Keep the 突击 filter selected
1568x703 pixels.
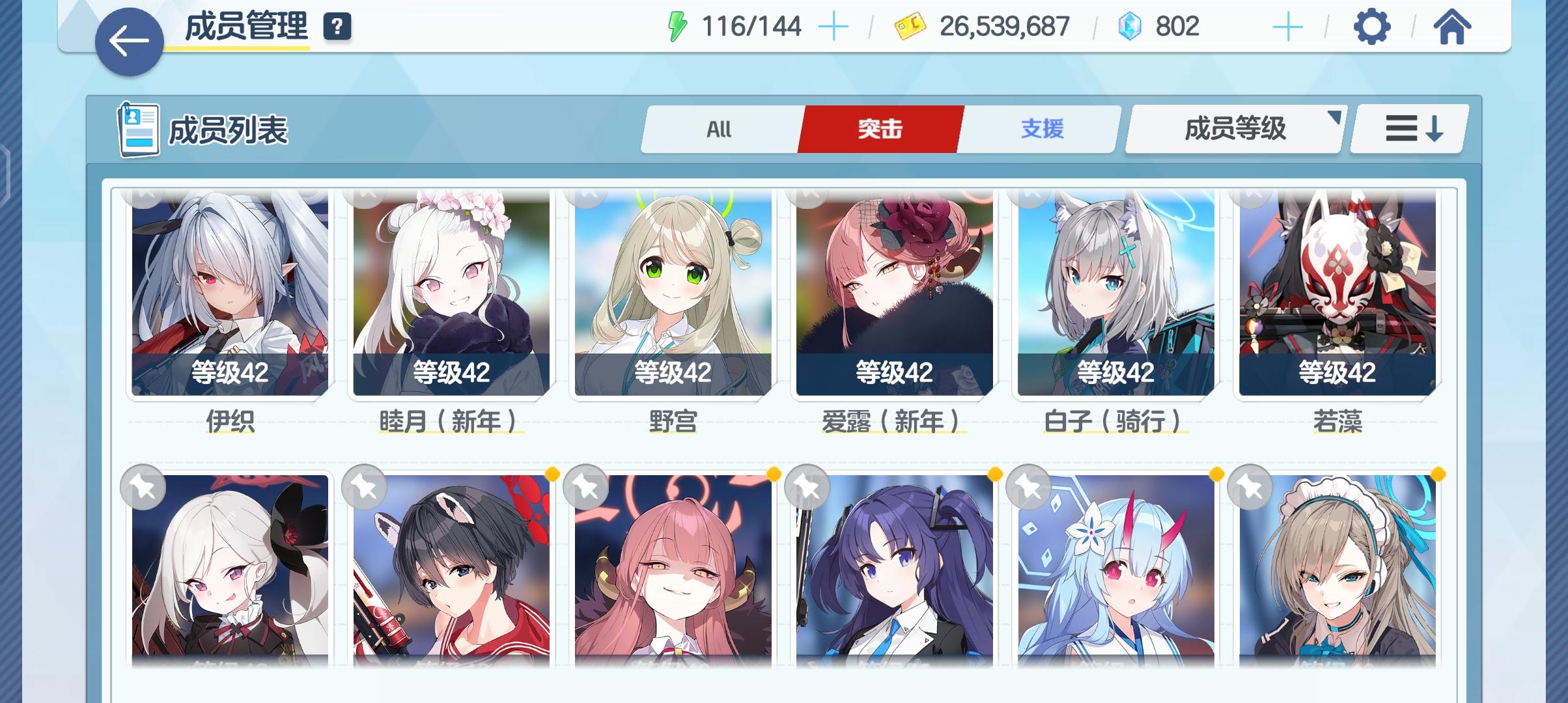tap(880, 128)
